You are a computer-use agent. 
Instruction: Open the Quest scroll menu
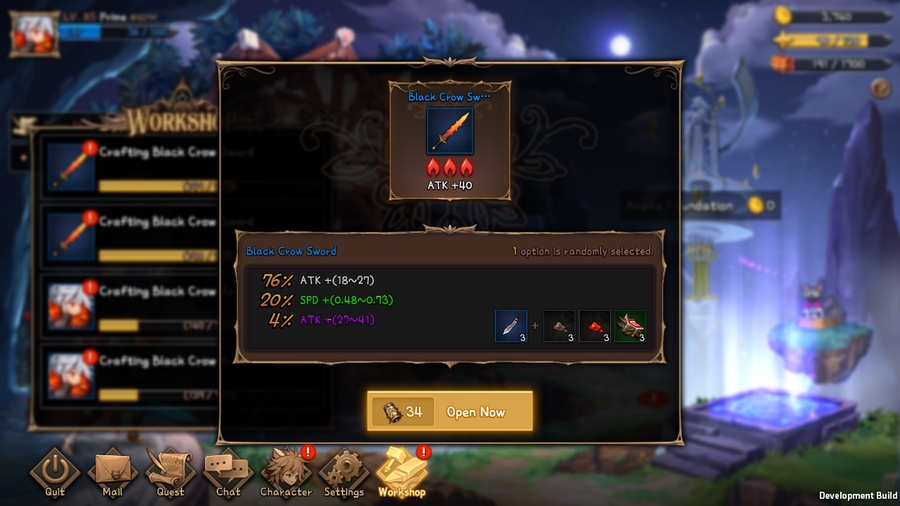170,472
